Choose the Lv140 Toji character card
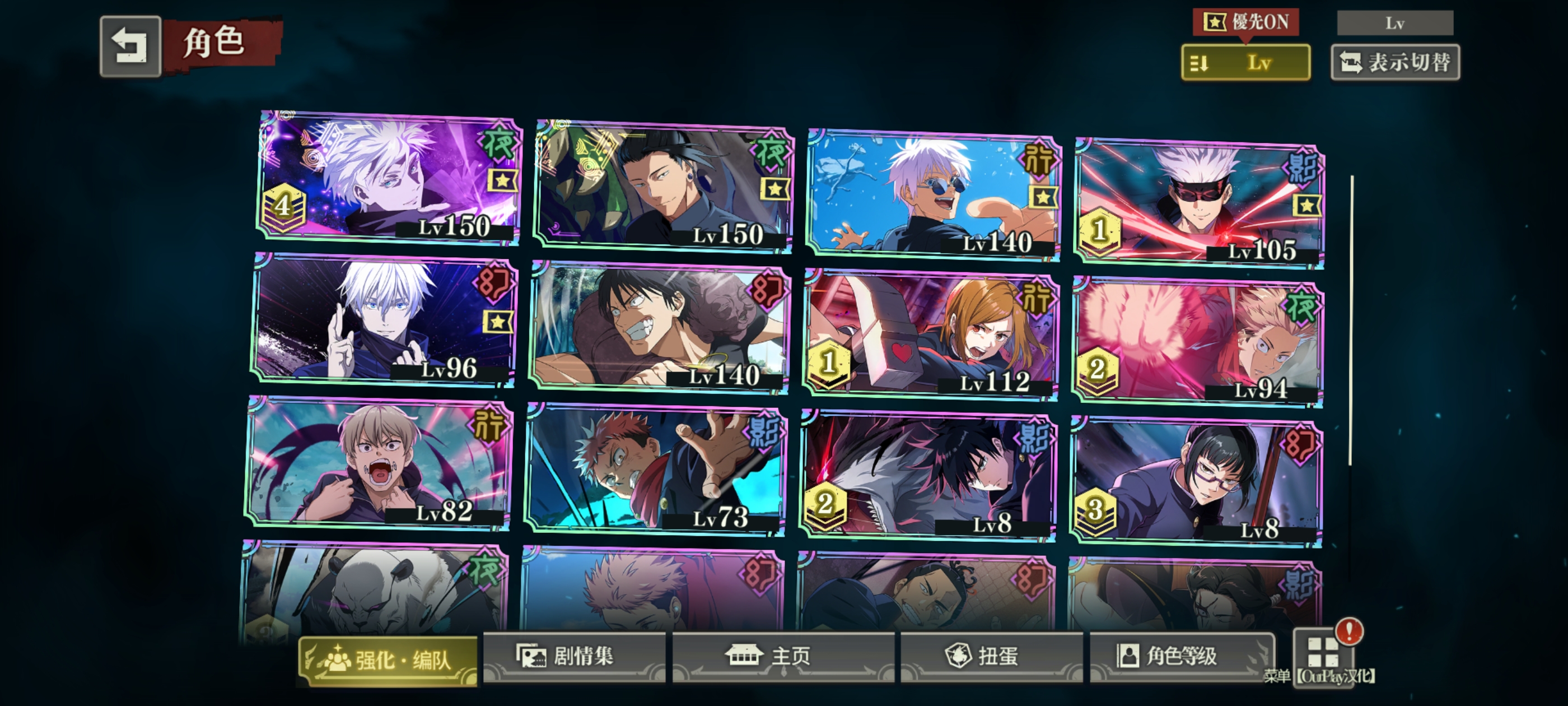This screenshot has width=1568, height=706. tap(660, 328)
